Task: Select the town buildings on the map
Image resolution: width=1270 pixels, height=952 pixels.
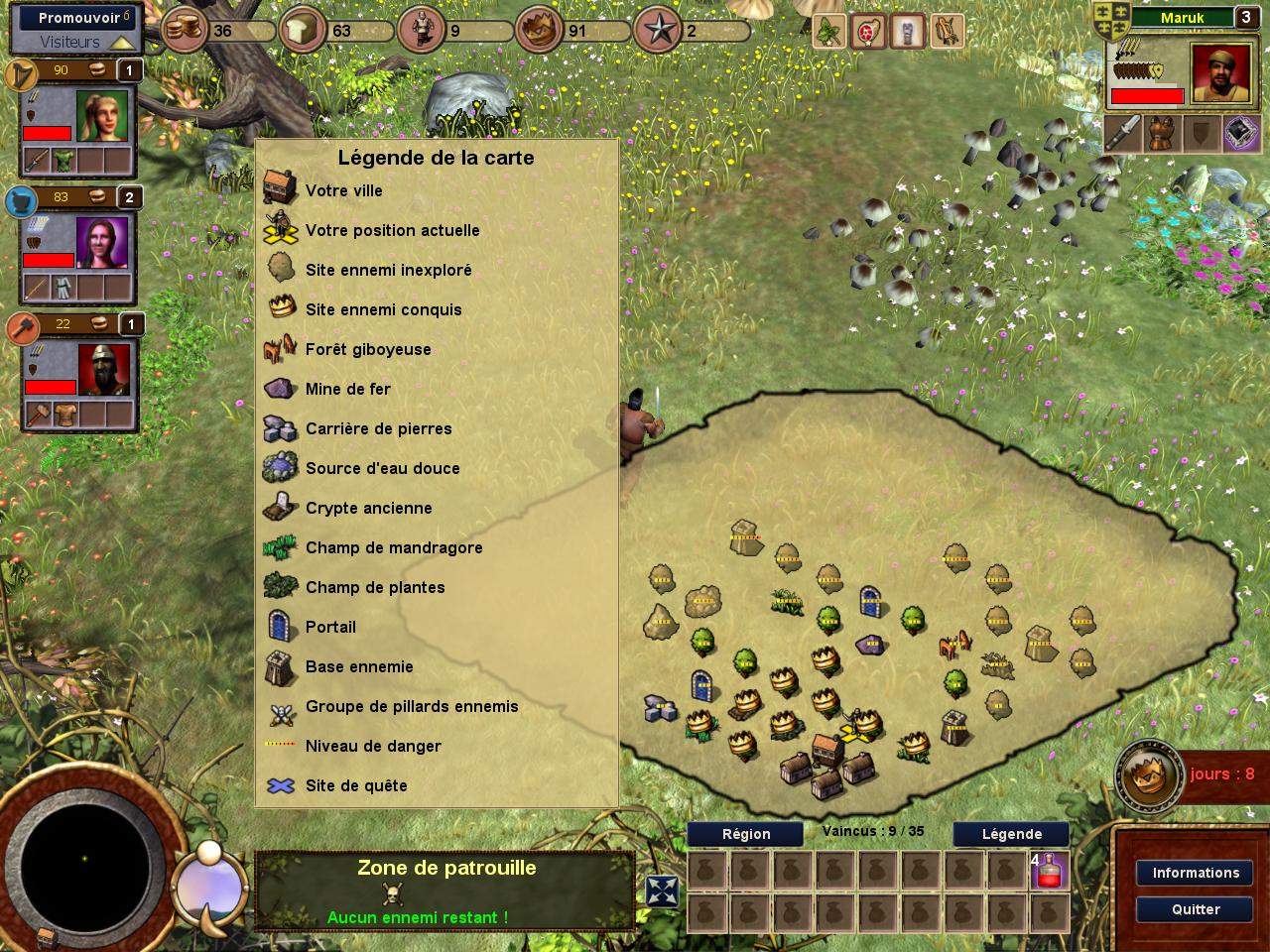Action: point(826,766)
